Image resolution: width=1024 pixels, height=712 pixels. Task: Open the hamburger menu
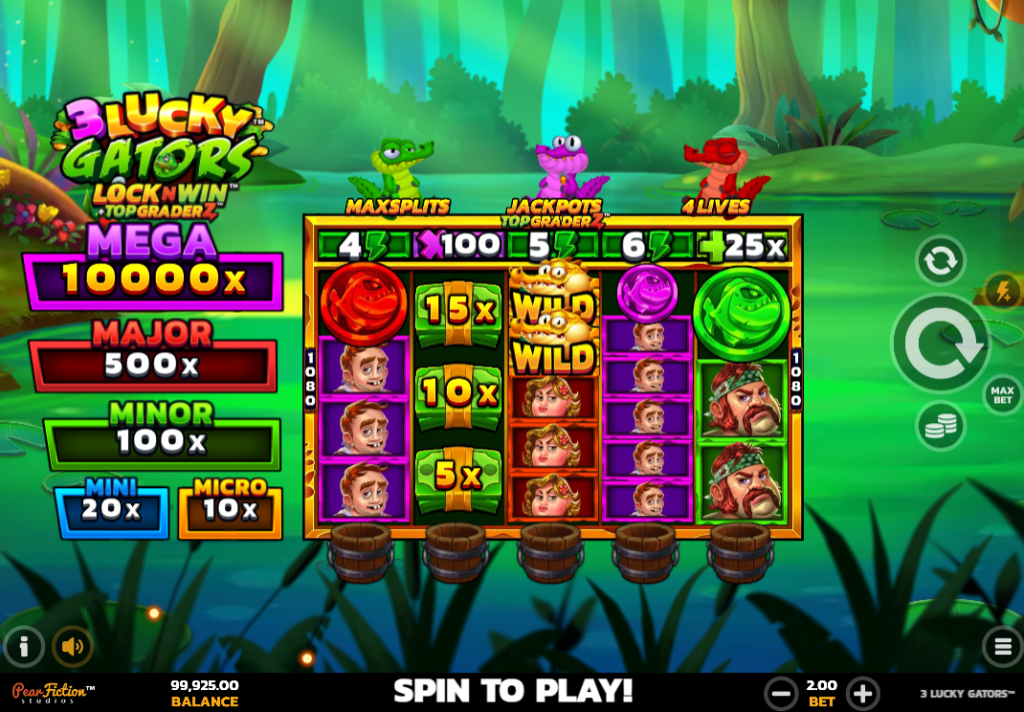click(1001, 646)
